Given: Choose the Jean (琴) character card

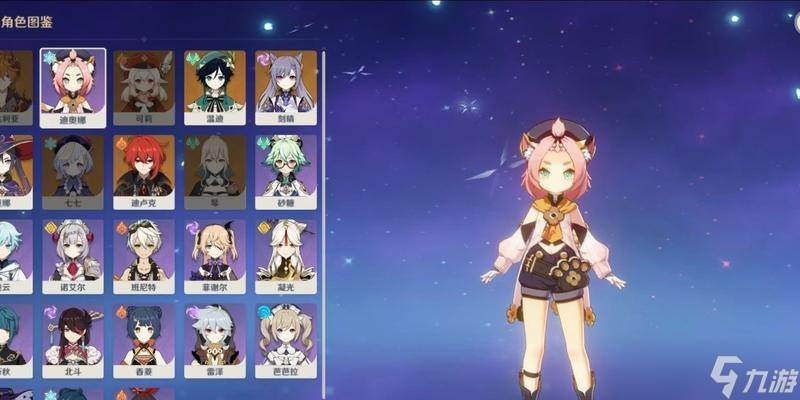Looking at the screenshot, I should pos(214,170).
